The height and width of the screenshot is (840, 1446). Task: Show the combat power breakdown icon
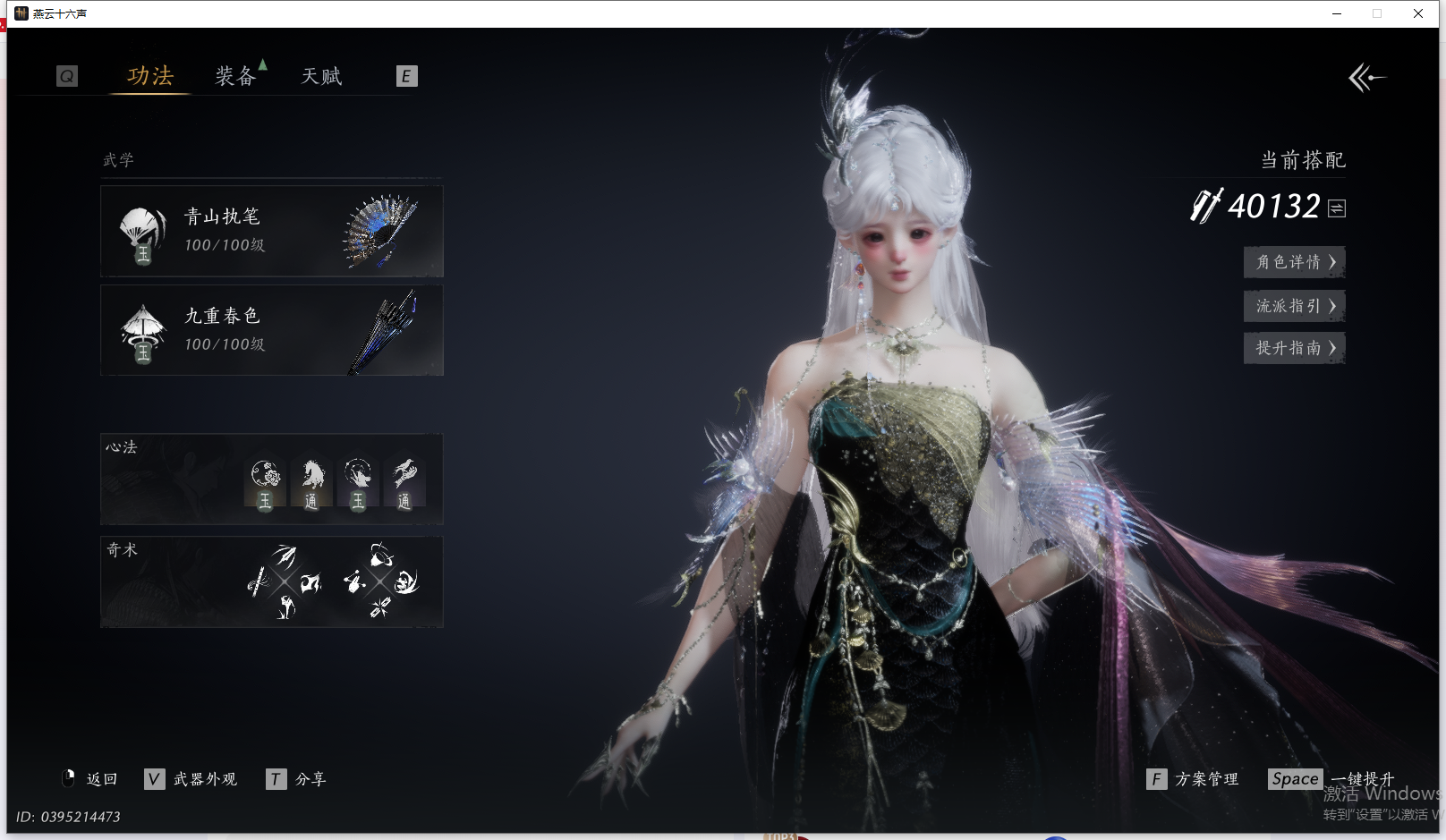[1337, 208]
